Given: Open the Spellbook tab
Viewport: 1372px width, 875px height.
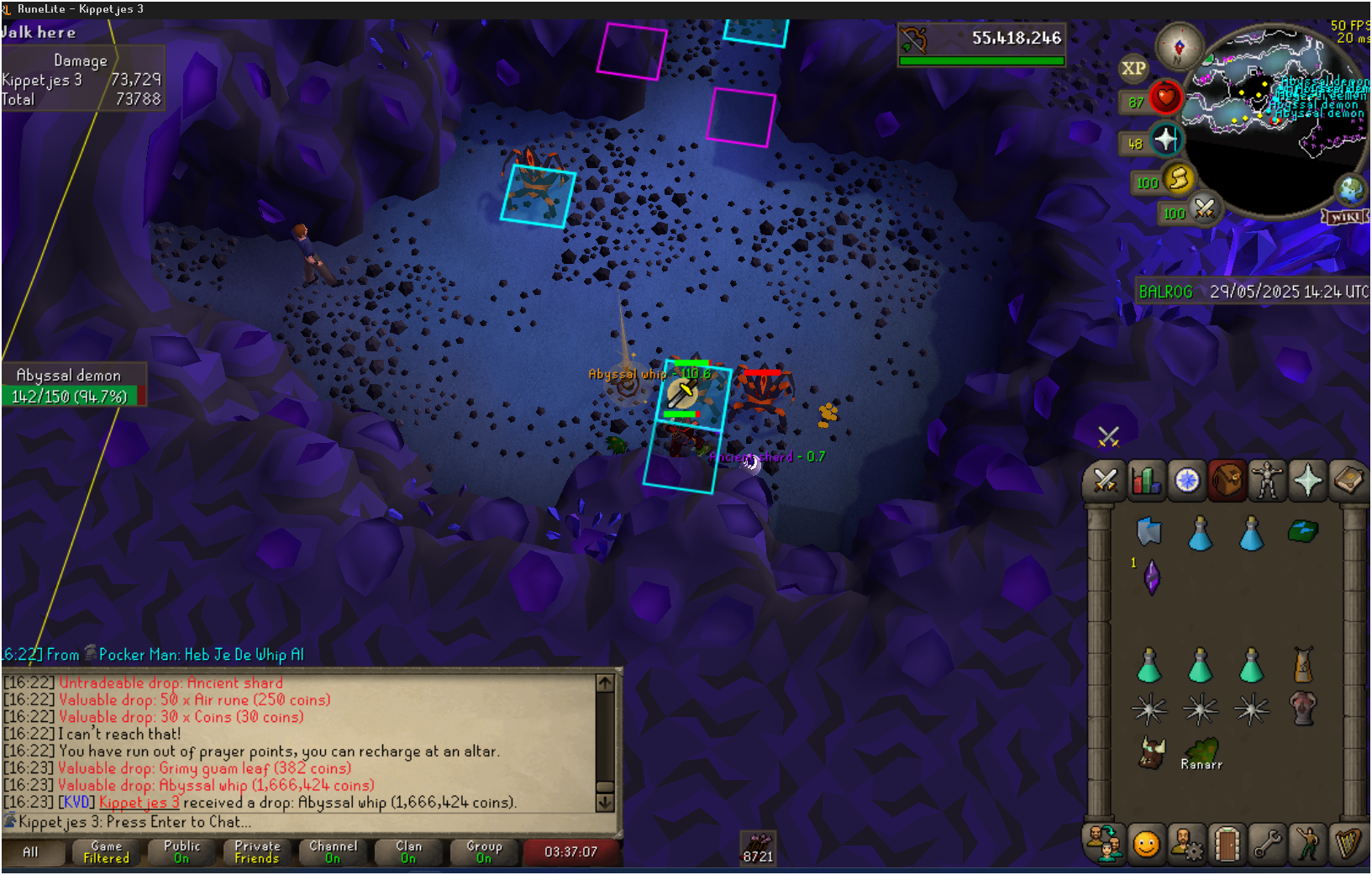Looking at the screenshot, I should (x=1348, y=481).
